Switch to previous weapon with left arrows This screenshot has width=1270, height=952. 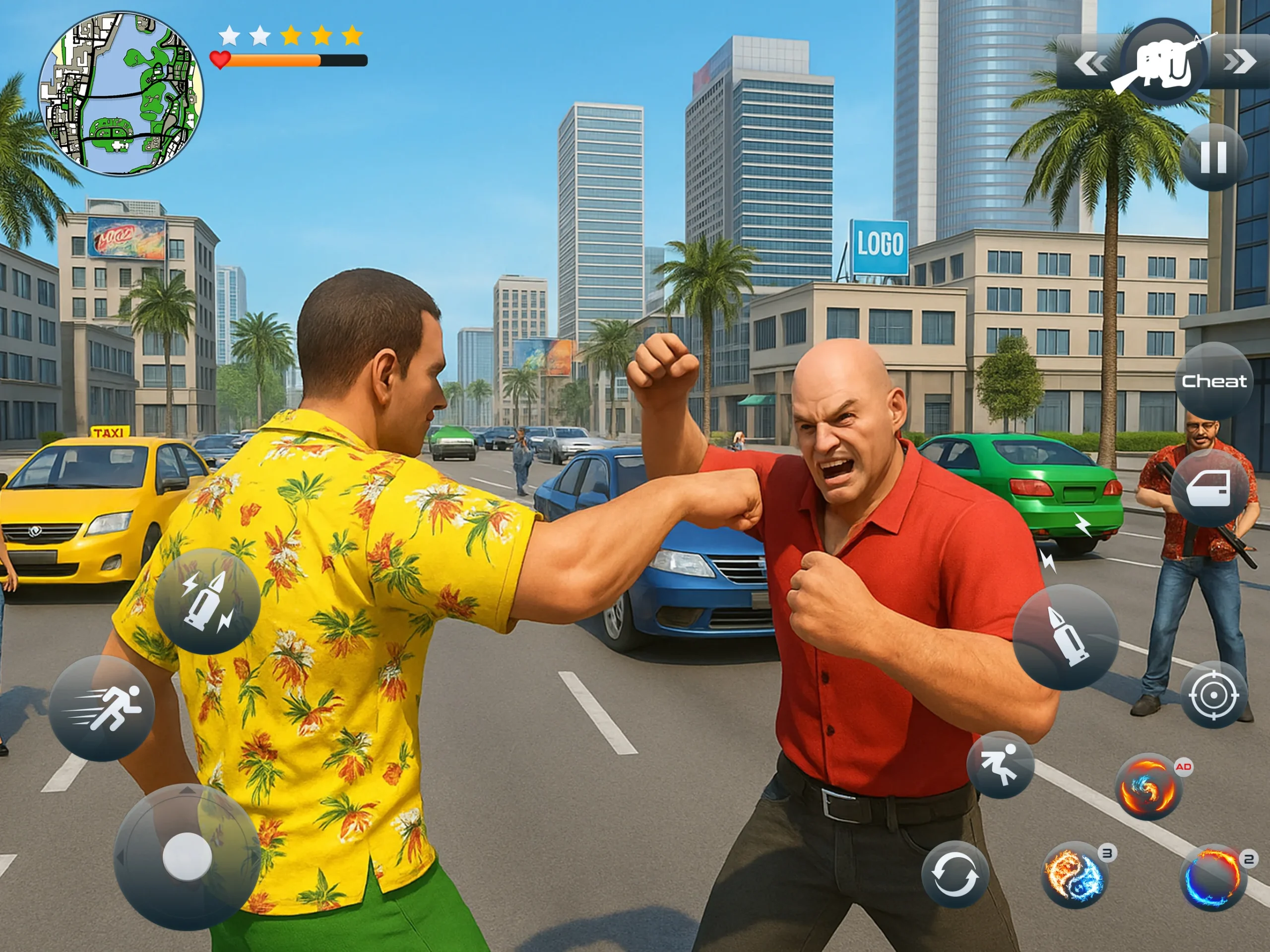click(1090, 63)
